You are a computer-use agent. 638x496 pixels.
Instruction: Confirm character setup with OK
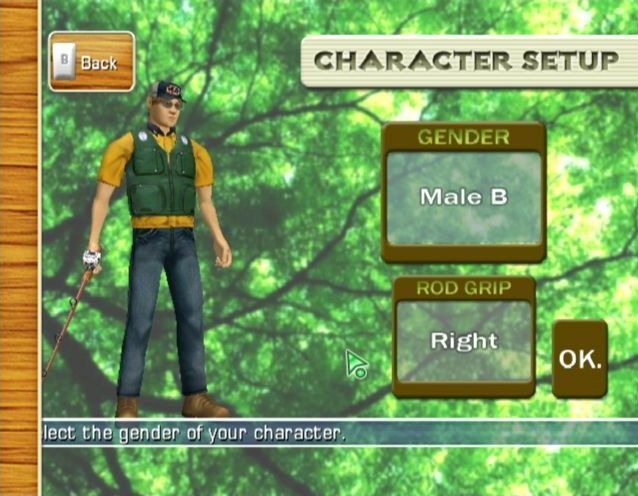pos(580,359)
